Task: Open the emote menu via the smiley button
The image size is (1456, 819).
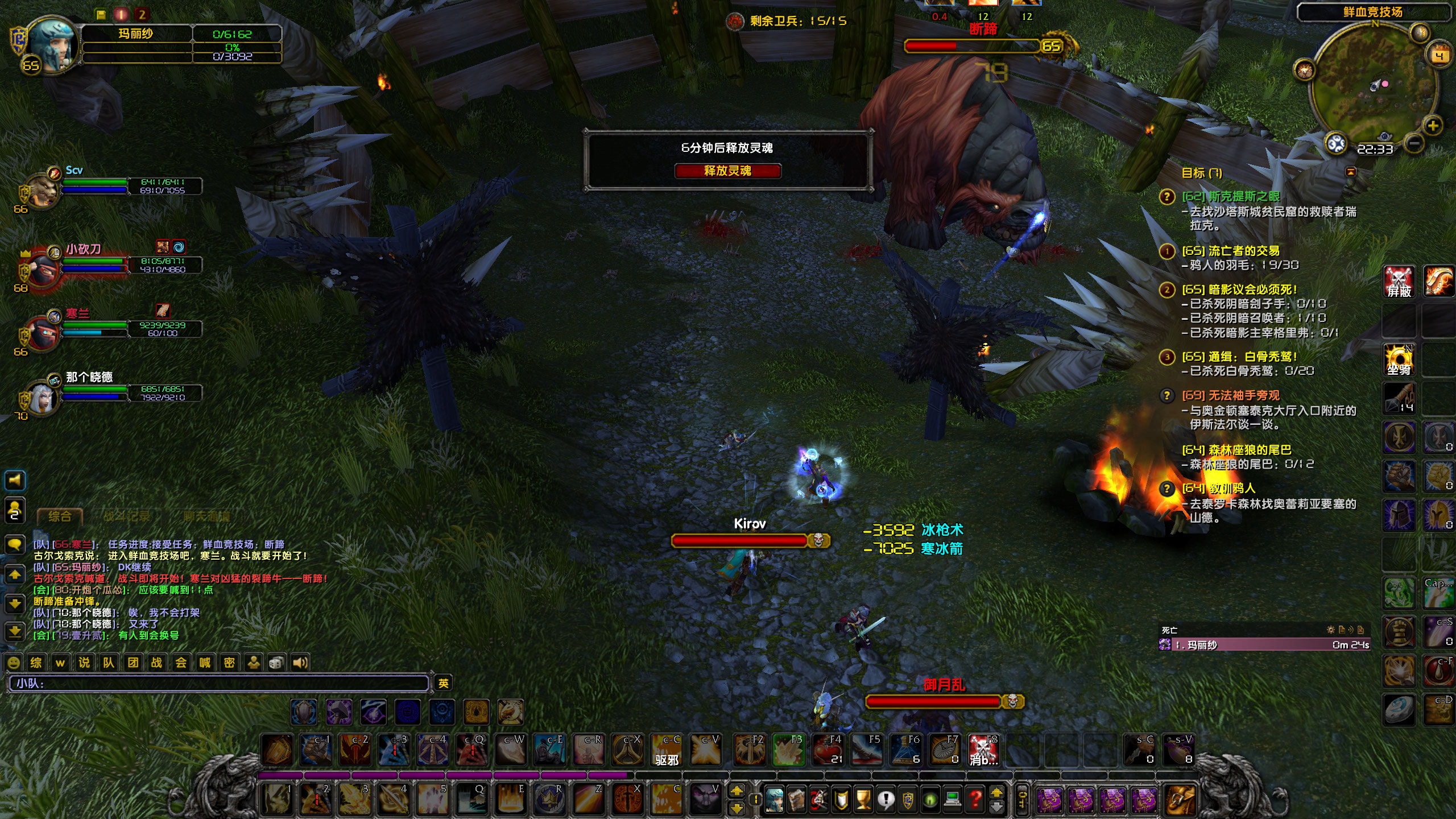Action: click(x=14, y=663)
